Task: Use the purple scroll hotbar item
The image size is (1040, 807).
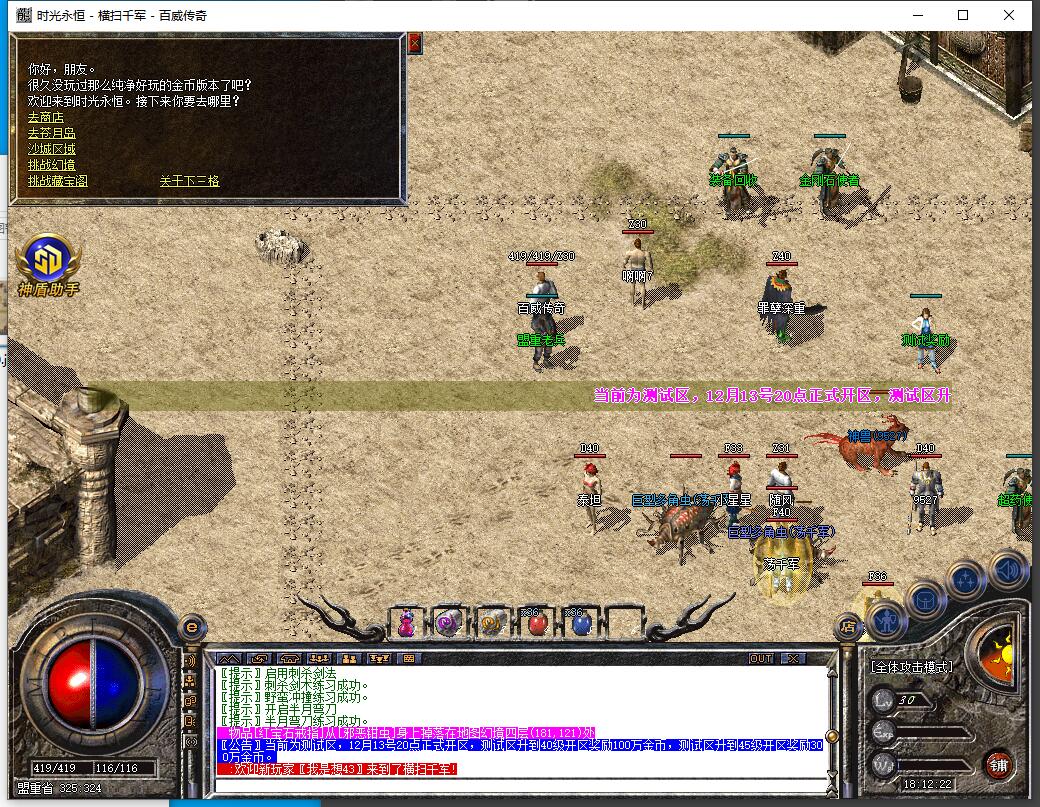Action: [447, 624]
